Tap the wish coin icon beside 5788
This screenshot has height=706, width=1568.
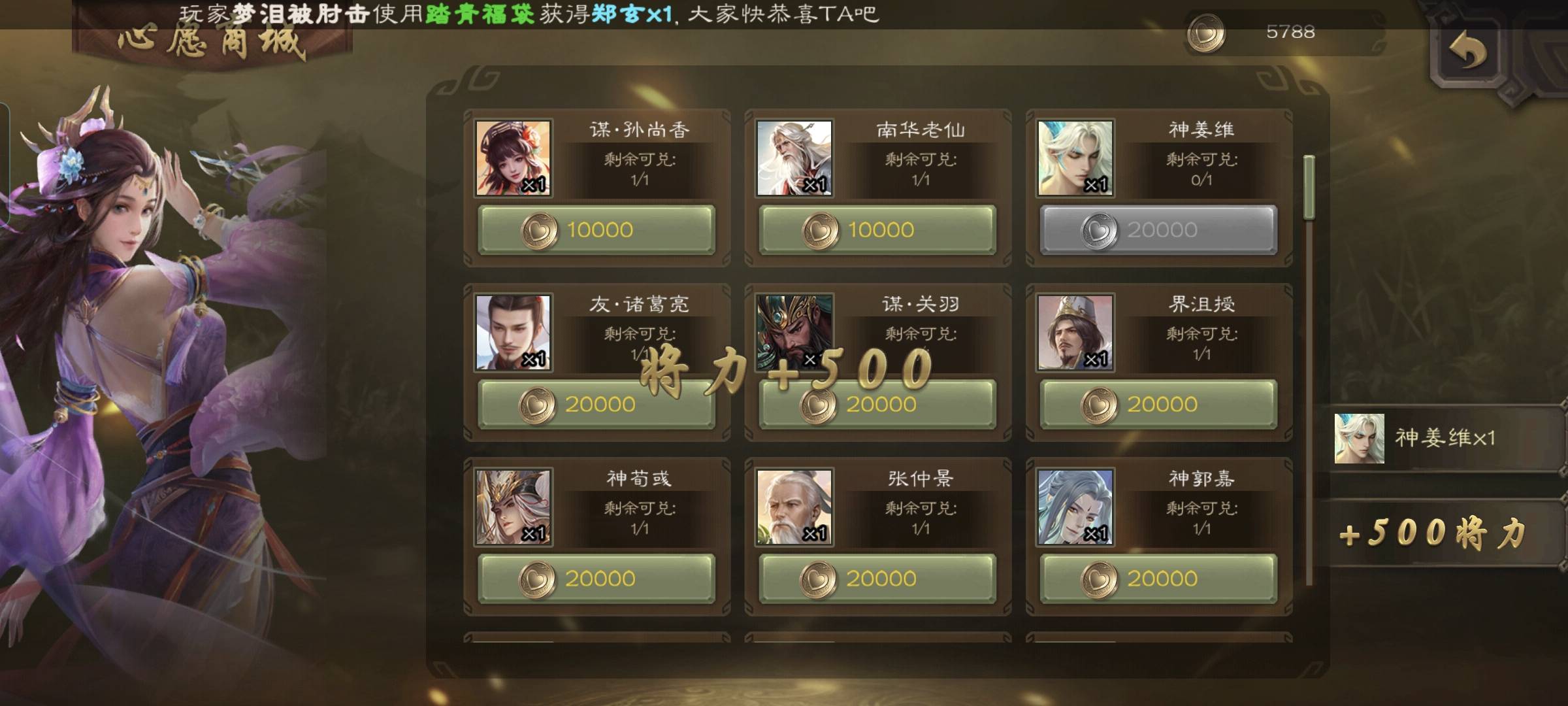coord(1205,33)
